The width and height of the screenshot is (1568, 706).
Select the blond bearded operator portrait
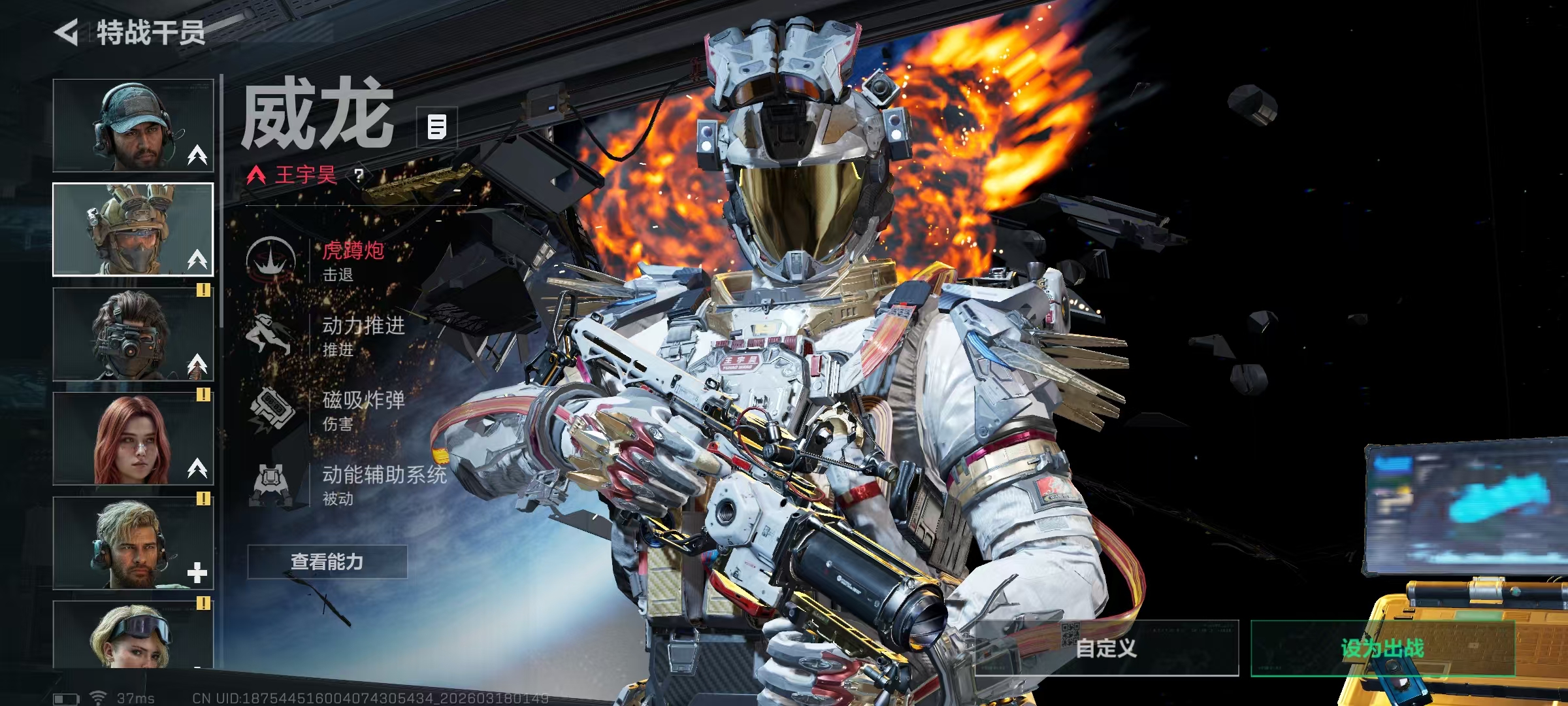(133, 543)
